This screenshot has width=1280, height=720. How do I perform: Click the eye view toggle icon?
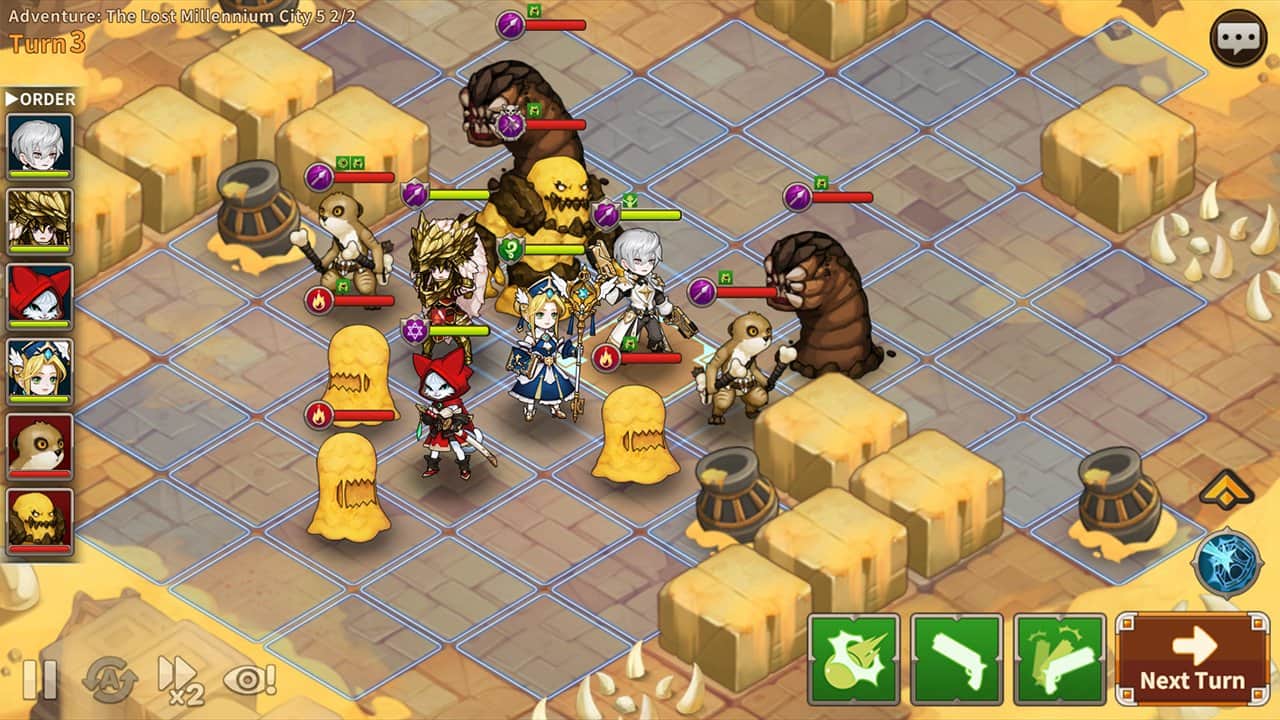coord(249,680)
